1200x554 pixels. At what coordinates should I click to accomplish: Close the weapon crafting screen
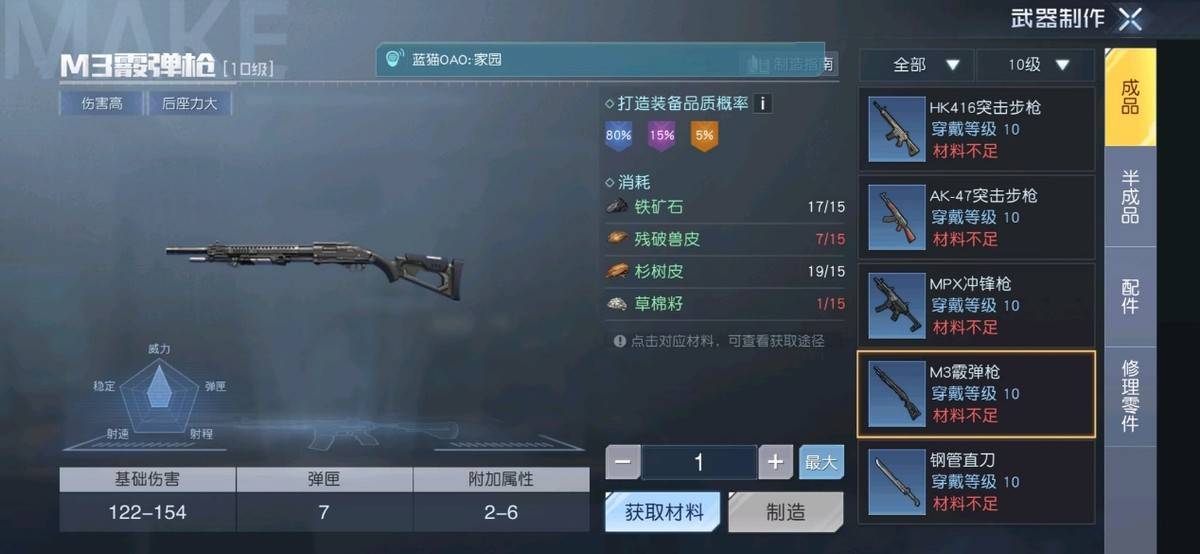tap(1130, 19)
